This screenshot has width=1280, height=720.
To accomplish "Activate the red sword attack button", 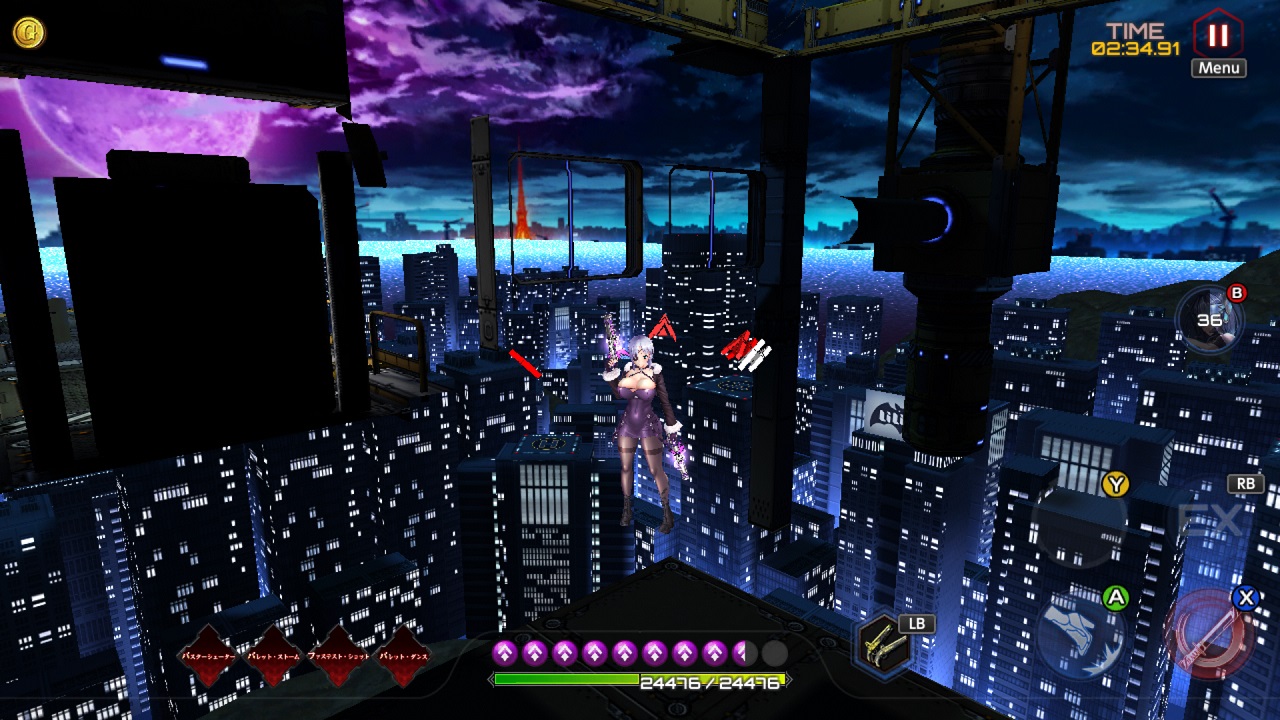I will coord(1210,637).
